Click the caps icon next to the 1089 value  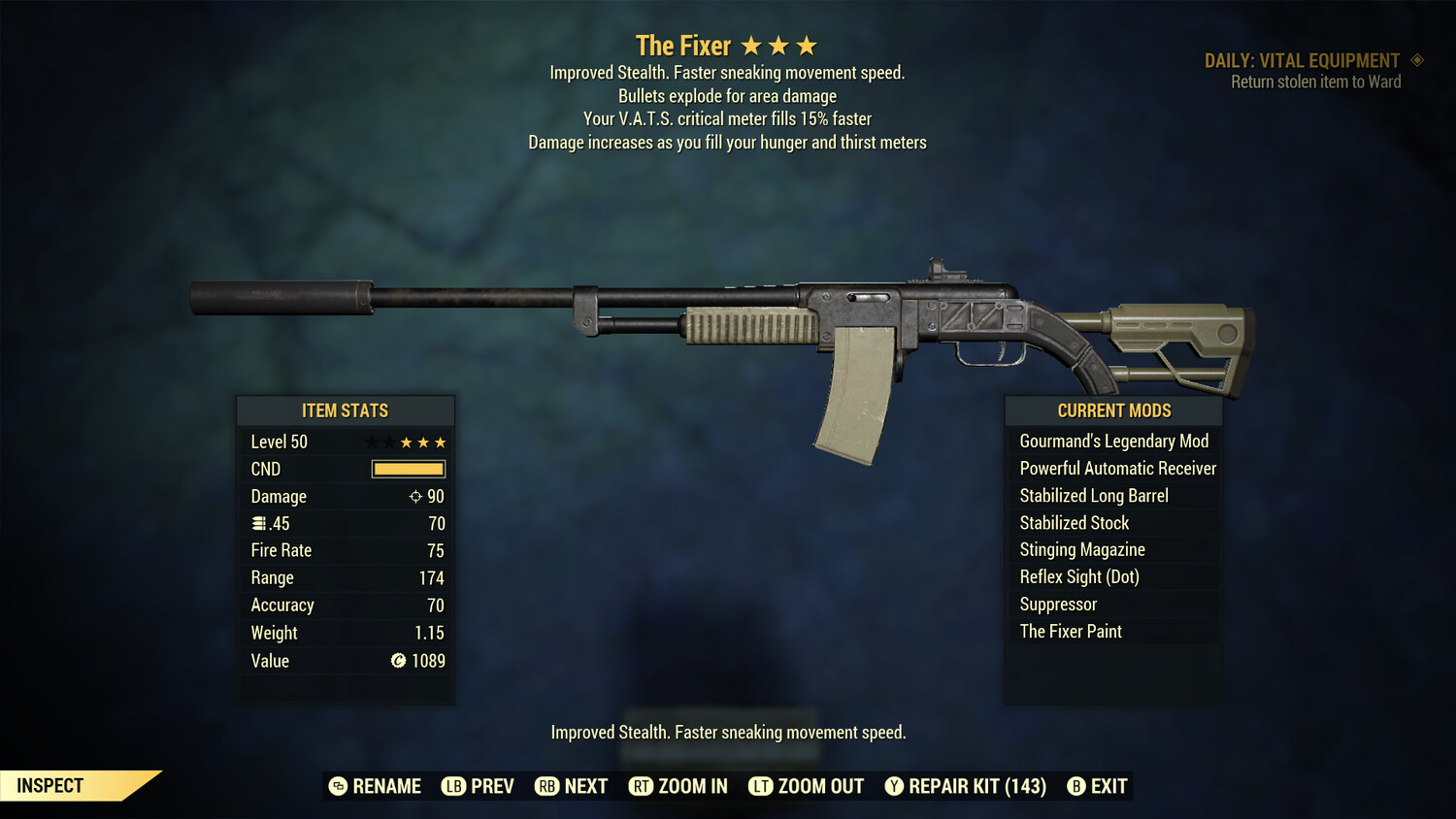(x=398, y=661)
